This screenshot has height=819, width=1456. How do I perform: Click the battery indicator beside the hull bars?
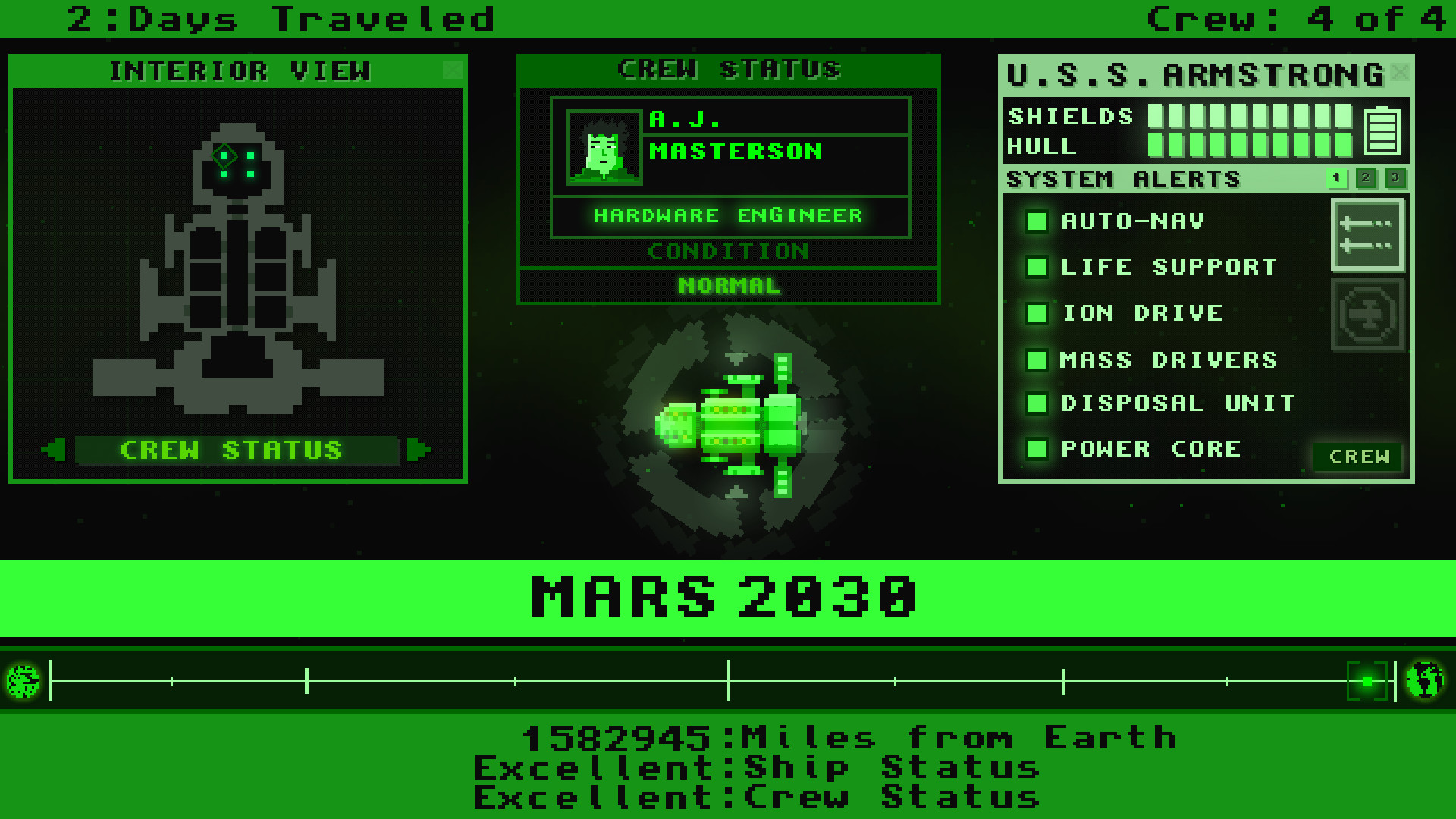coord(1385,130)
